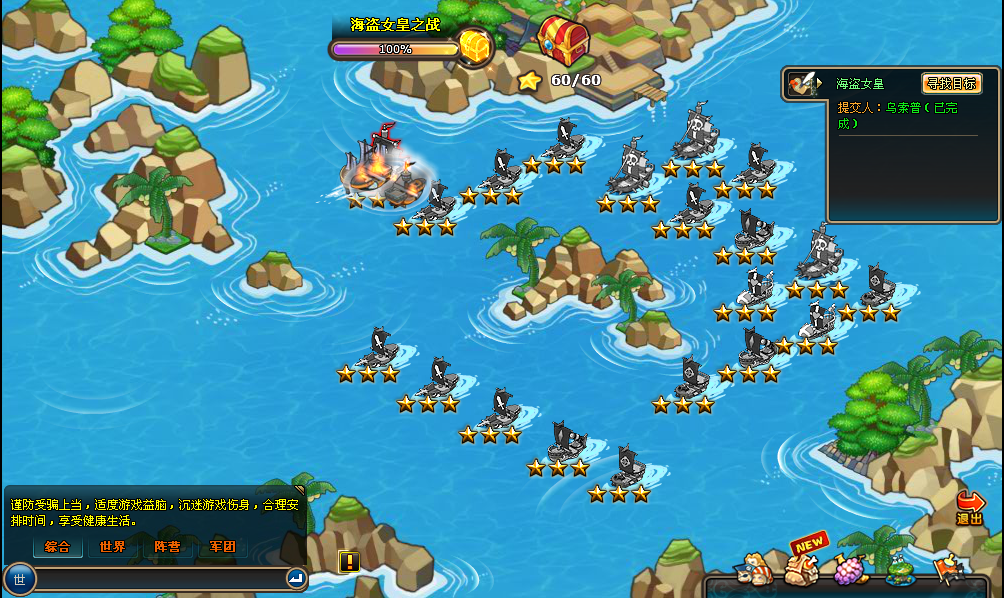Change chat channel using the 世 button
The height and width of the screenshot is (598, 1004).
point(20,578)
